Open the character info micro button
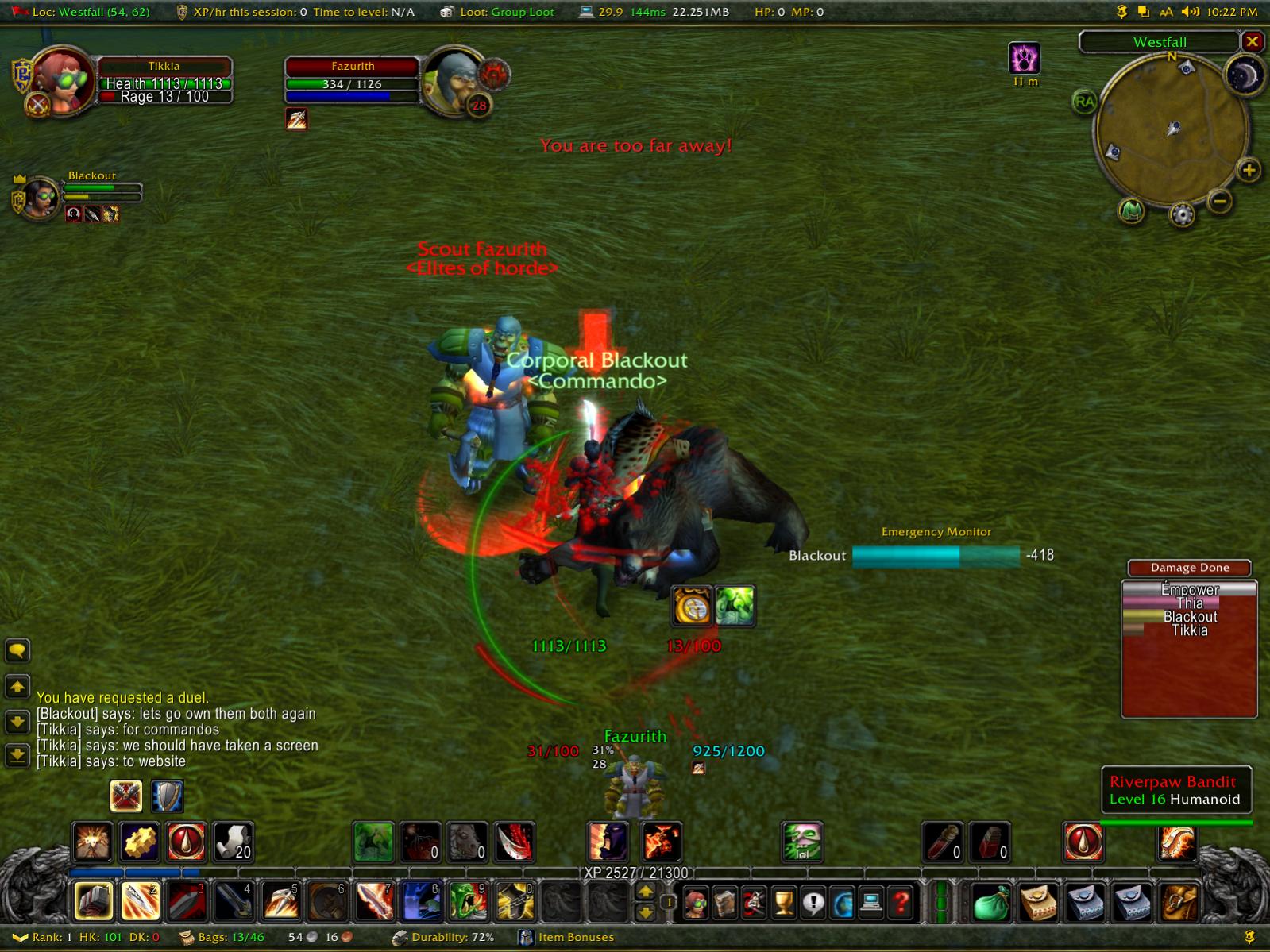 click(696, 903)
